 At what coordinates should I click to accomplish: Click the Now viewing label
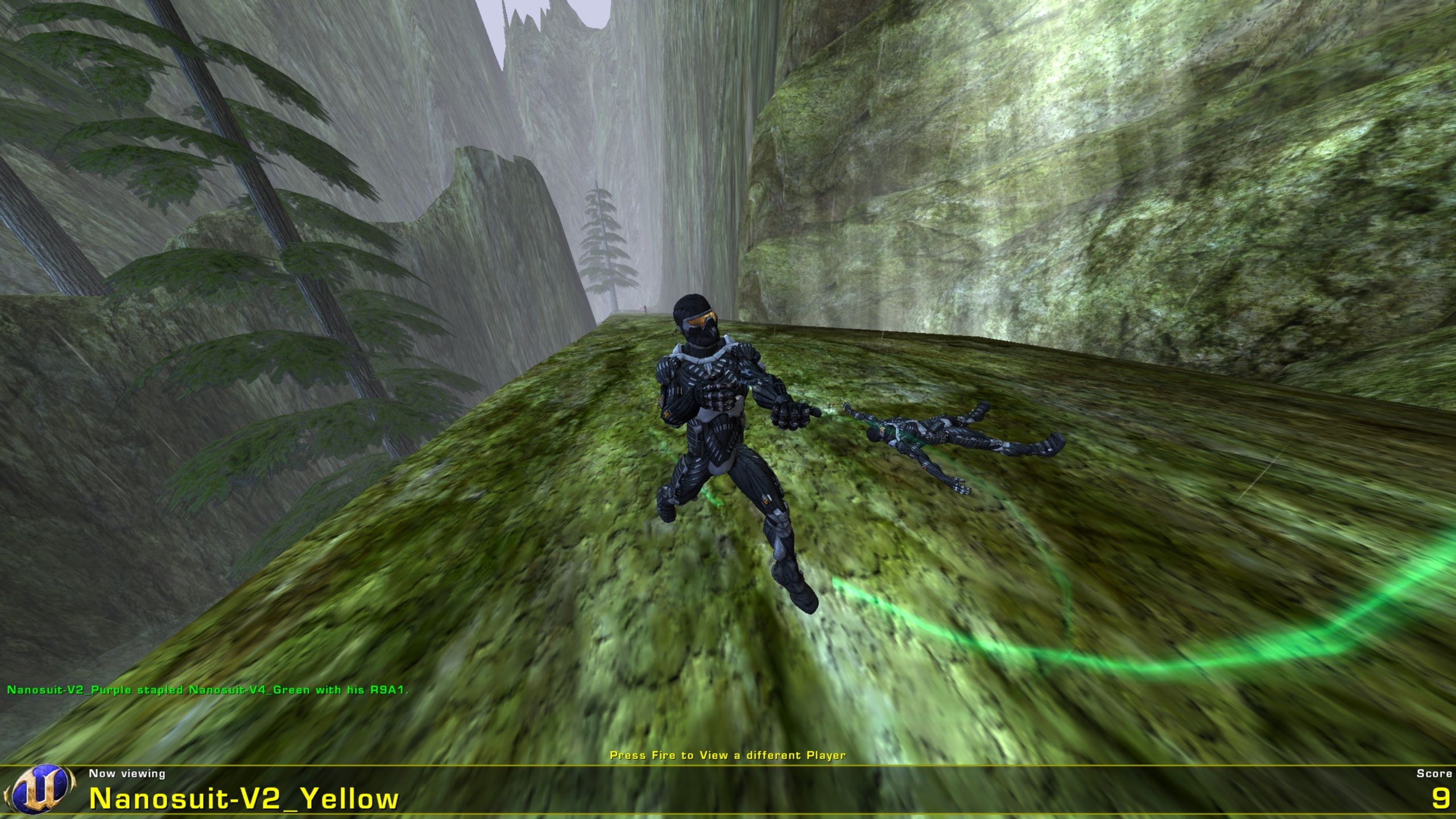tap(126, 772)
